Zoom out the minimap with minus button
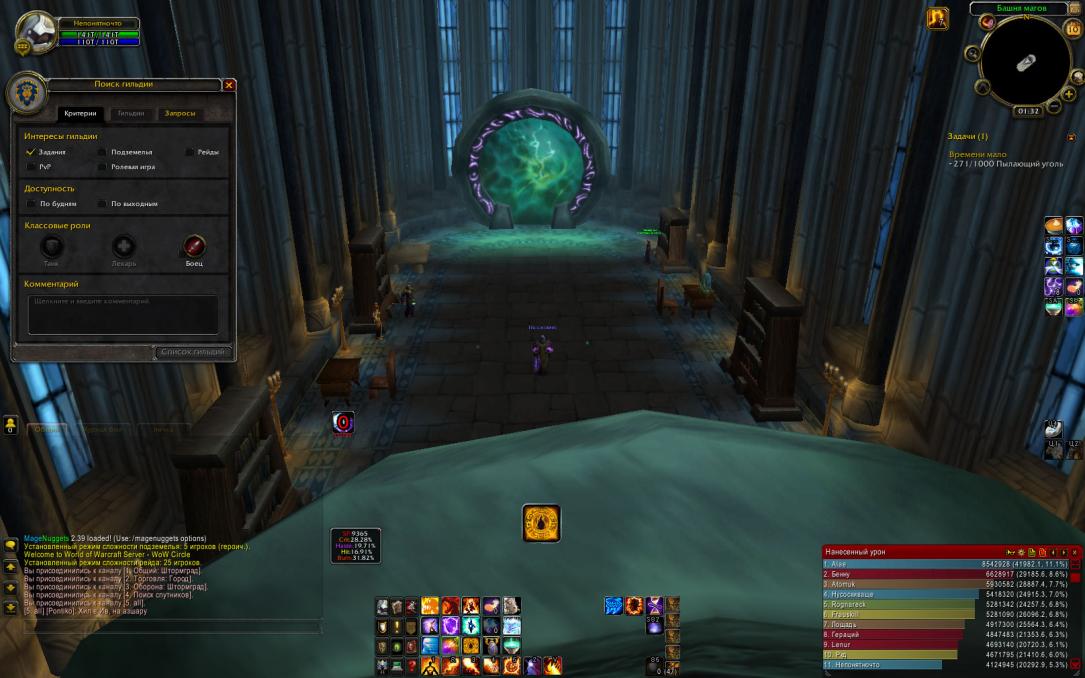The image size is (1085, 678). pos(1055,106)
